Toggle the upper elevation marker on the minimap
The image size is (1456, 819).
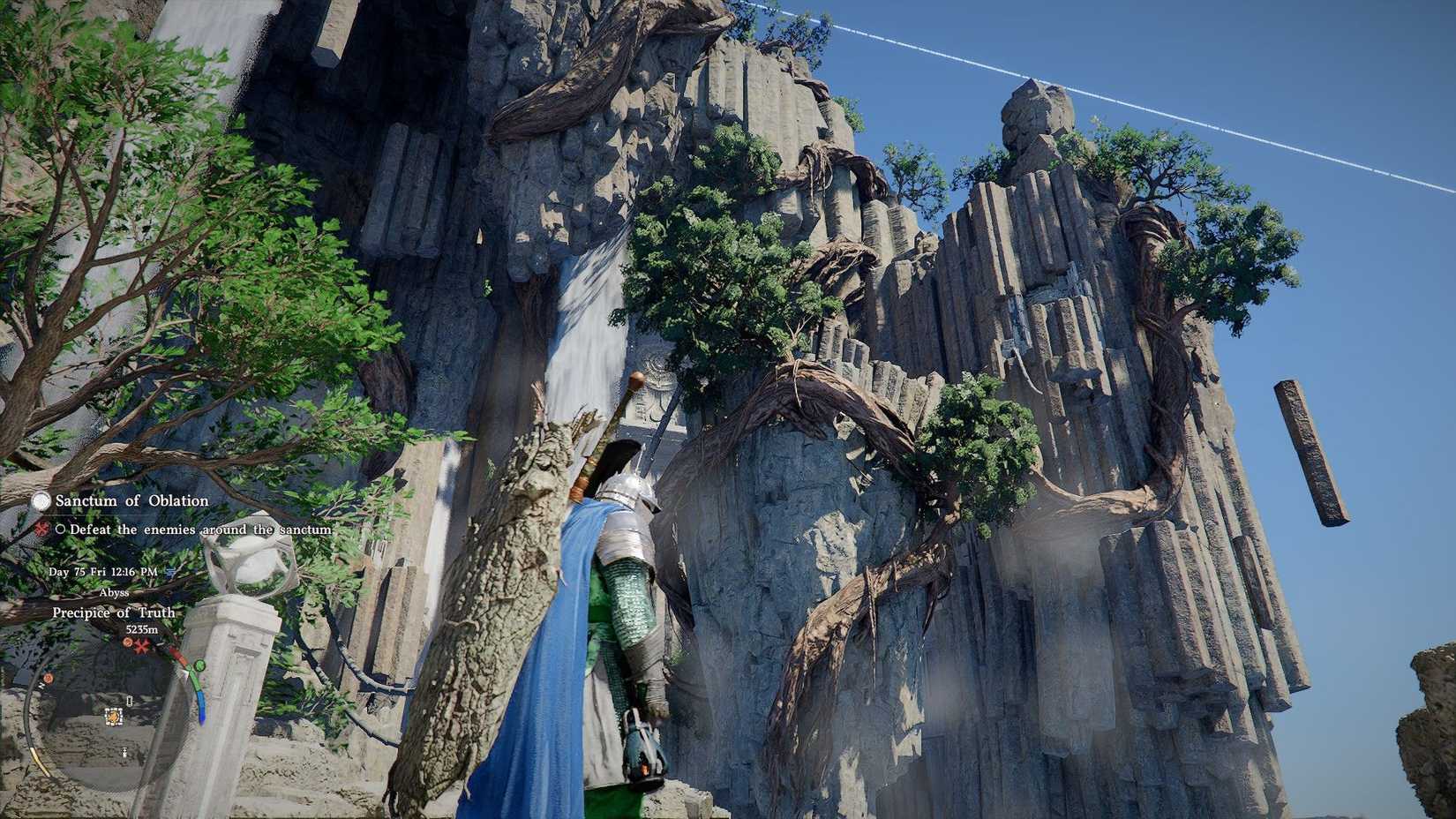pyautogui.click(x=128, y=701)
